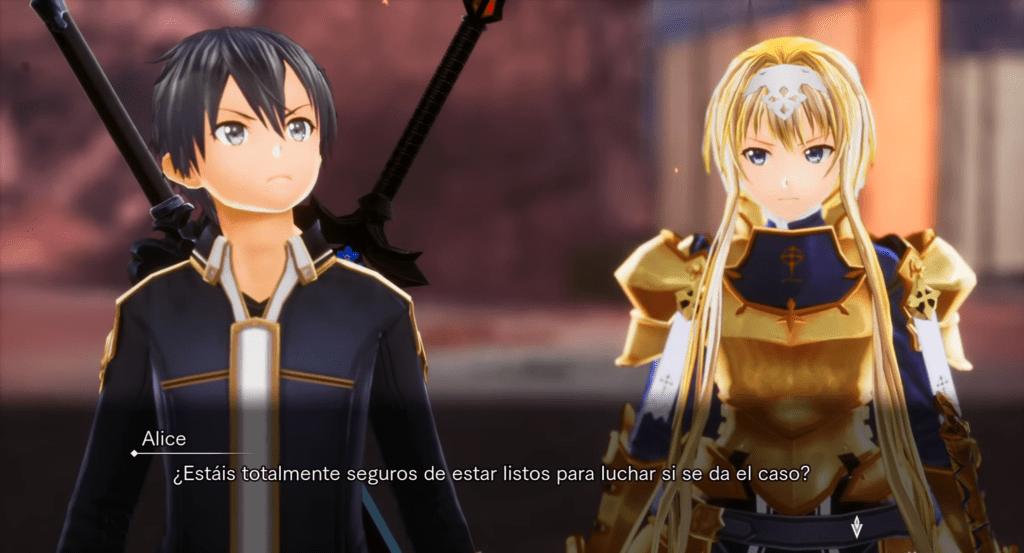Advance dialogue with the down-arrow continue indicator
This screenshot has height=553, width=1024.
pyautogui.click(x=856, y=526)
